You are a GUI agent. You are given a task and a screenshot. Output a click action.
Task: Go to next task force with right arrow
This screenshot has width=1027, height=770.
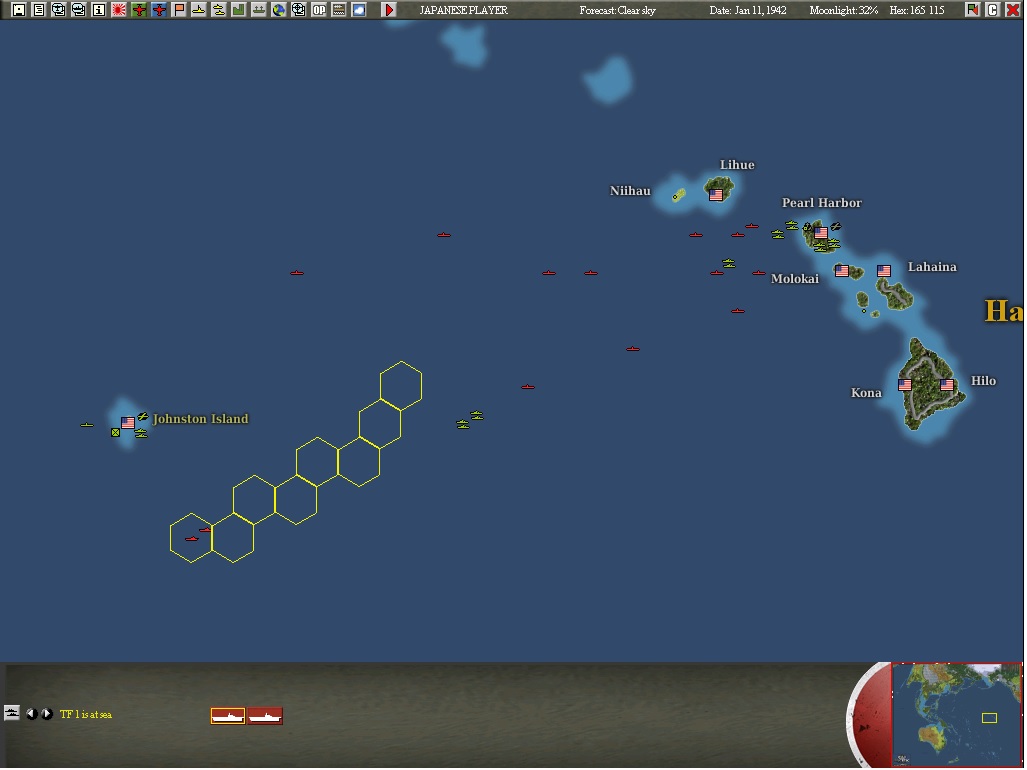(46, 714)
